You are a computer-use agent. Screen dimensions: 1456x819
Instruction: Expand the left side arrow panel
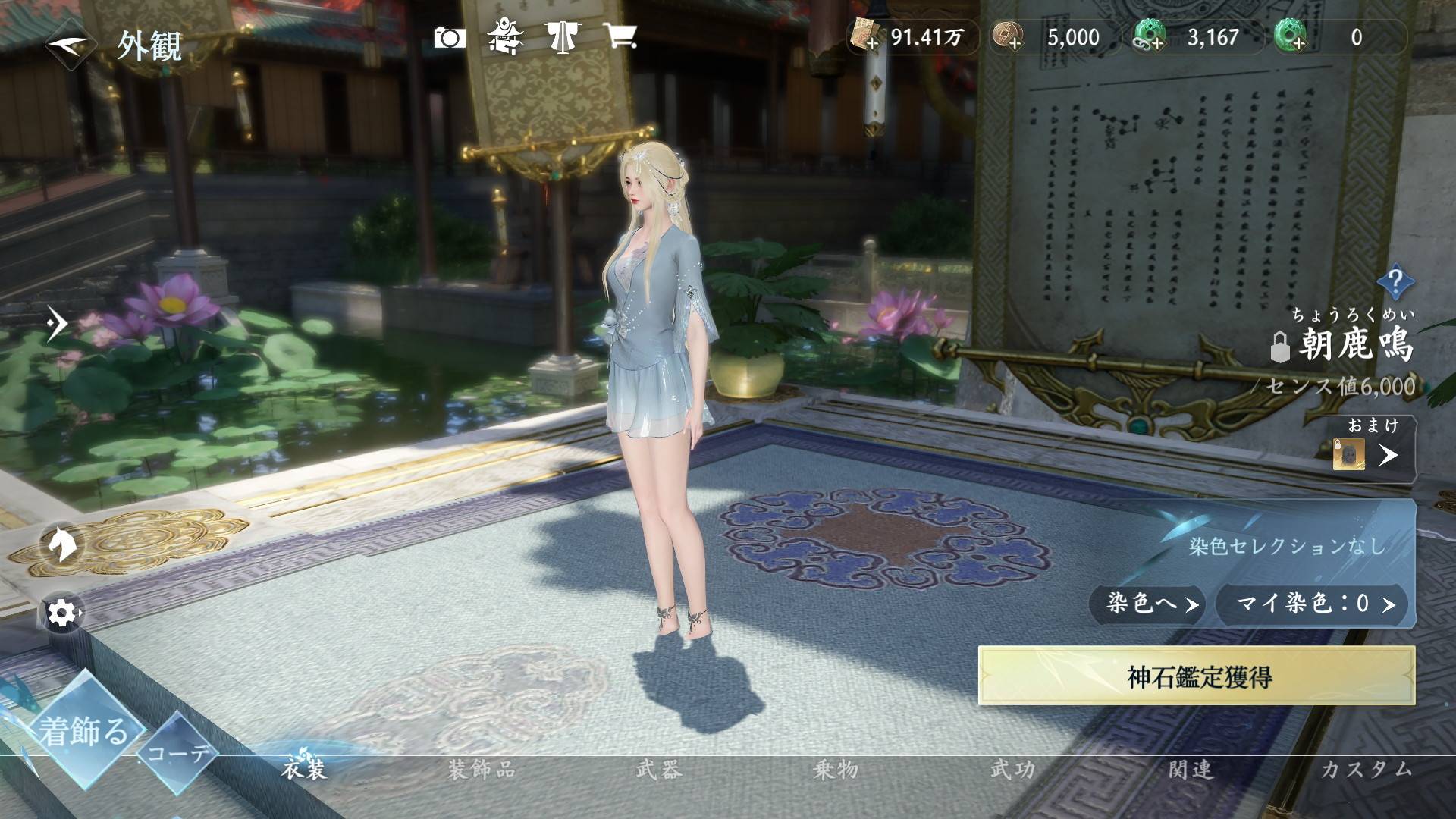pos(56,324)
